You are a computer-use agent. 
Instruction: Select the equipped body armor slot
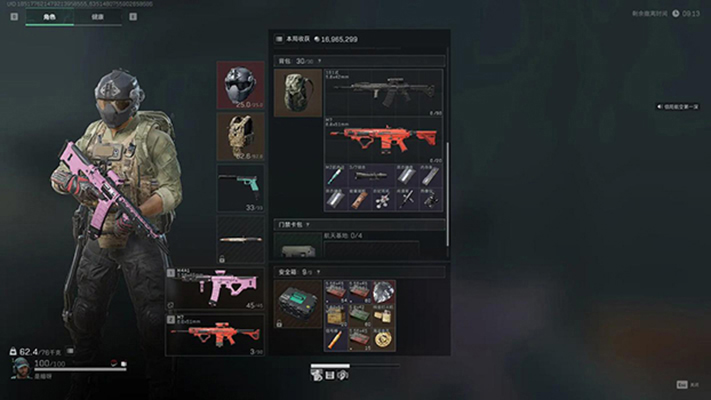[240, 136]
